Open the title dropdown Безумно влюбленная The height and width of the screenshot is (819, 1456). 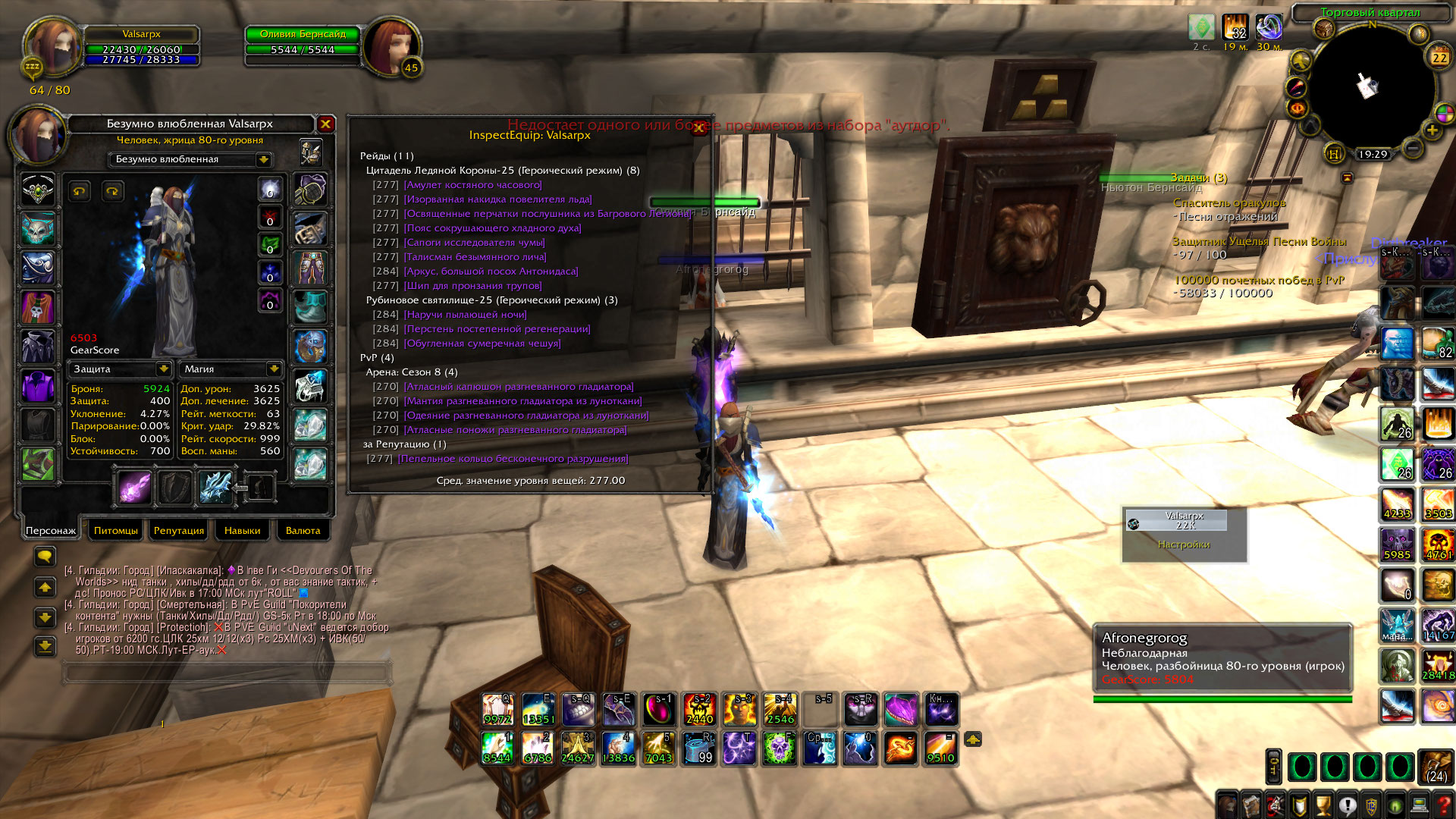click(x=264, y=159)
